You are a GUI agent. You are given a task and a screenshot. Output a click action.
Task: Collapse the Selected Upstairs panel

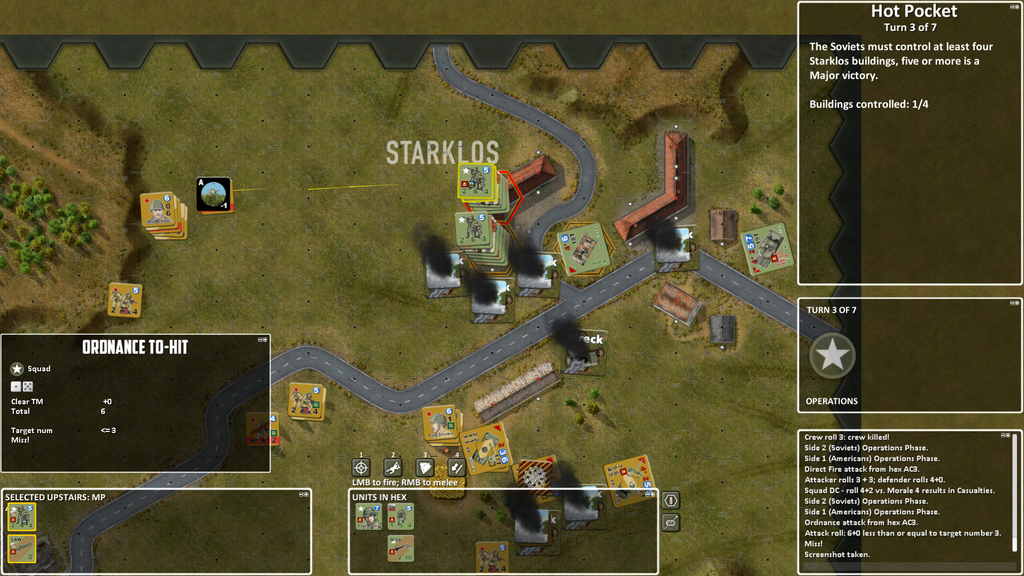(x=303, y=495)
